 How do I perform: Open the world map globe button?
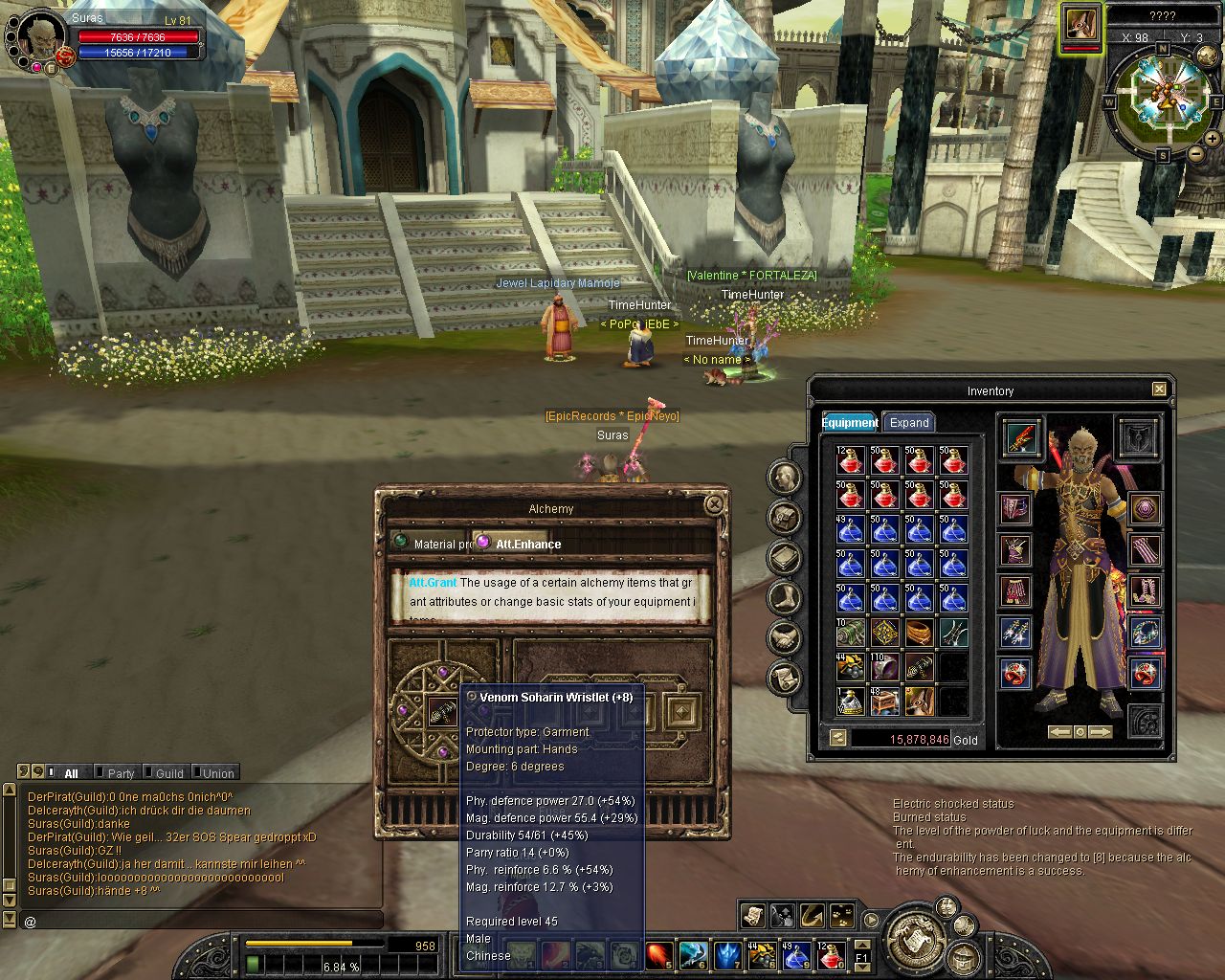pyautogui.click(x=1206, y=56)
